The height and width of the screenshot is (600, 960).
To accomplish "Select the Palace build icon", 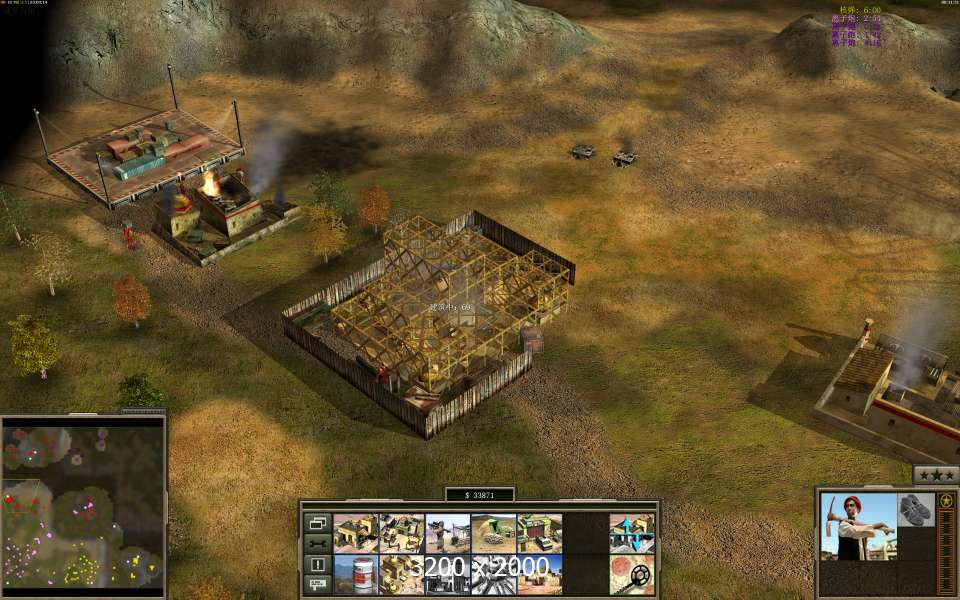I will pyautogui.click(x=401, y=574).
